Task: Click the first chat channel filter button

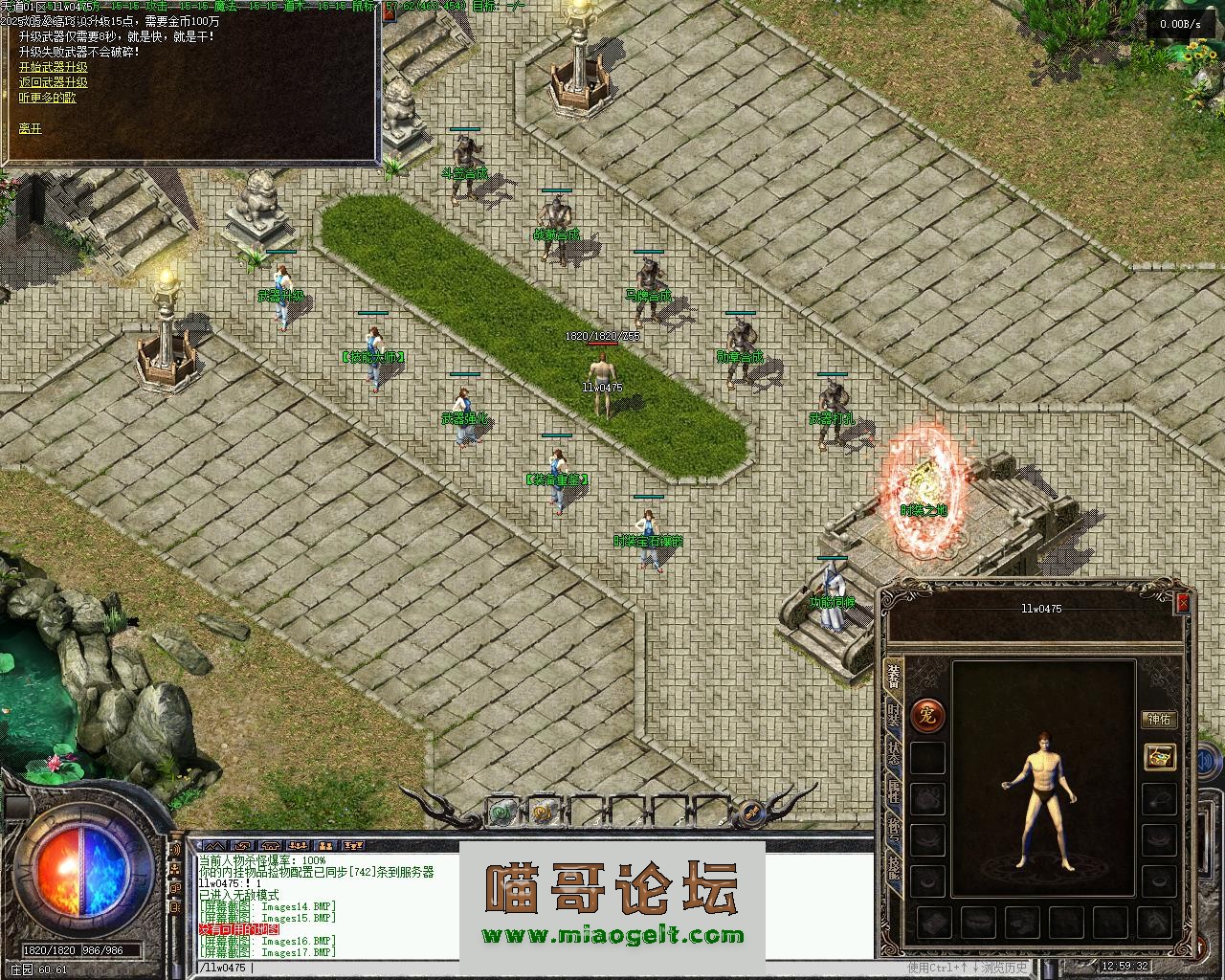Action: (x=214, y=846)
